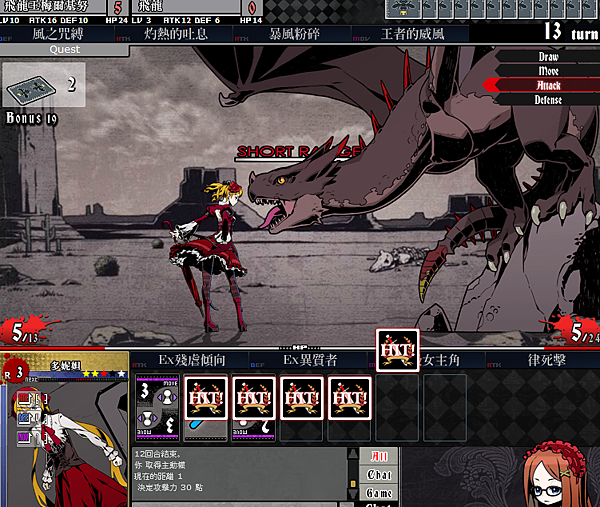Image resolution: width=600 pixels, height=507 pixels.
Task: Click the Draw phase entry
Action: (x=549, y=57)
